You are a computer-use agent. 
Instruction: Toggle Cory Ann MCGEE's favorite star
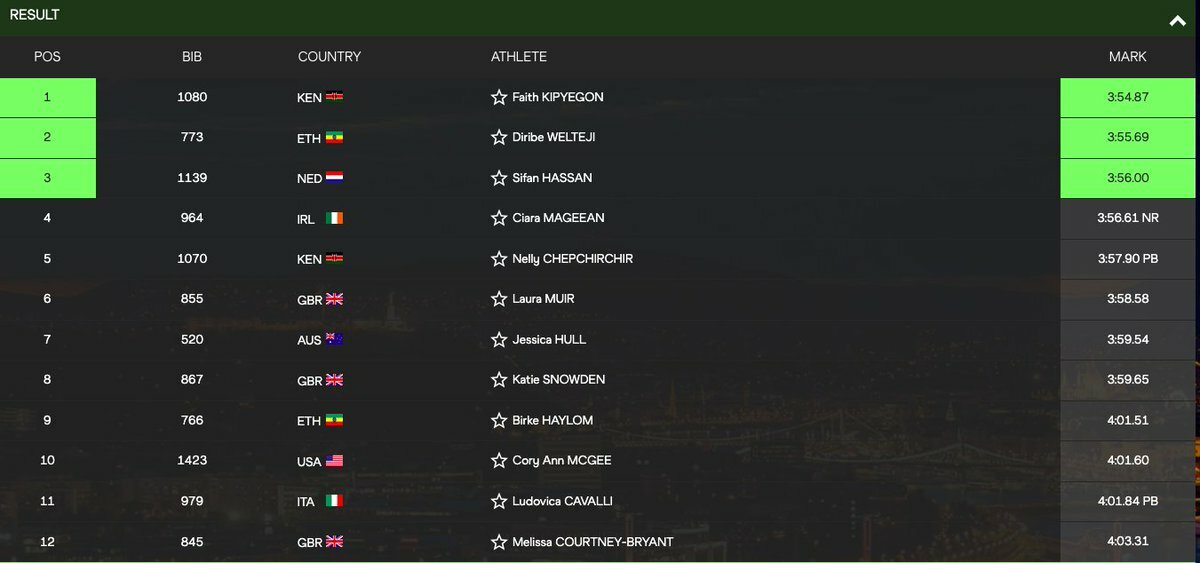pyautogui.click(x=499, y=461)
